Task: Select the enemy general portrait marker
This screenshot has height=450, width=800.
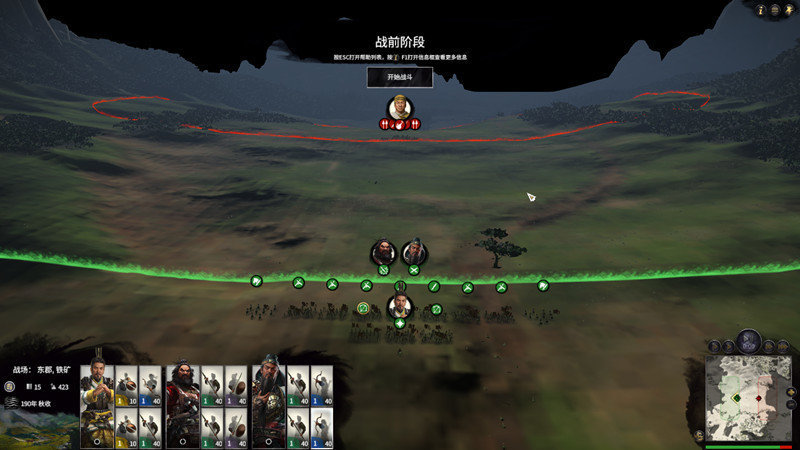Action: point(400,107)
